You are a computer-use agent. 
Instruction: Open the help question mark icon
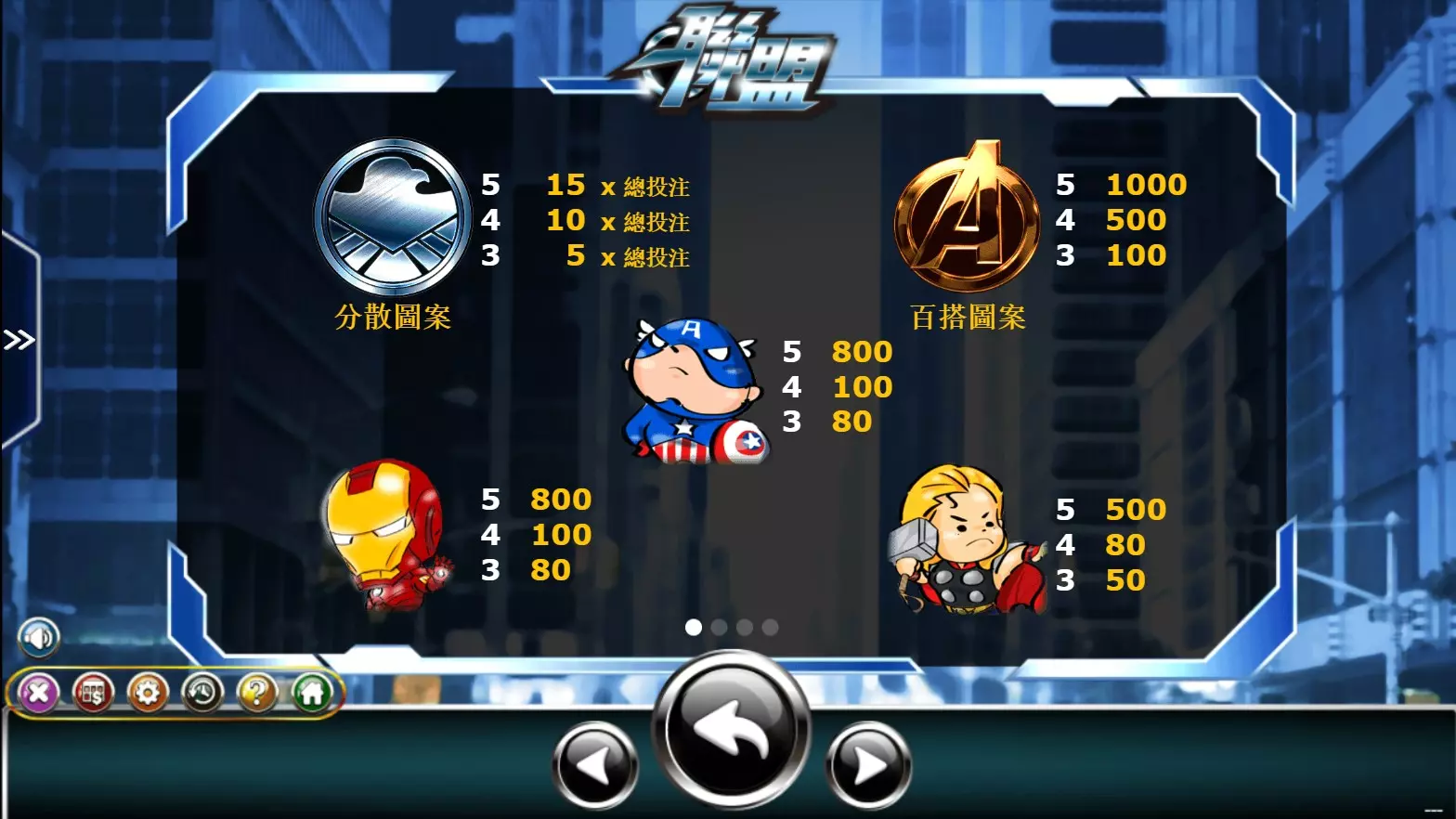pos(258,693)
